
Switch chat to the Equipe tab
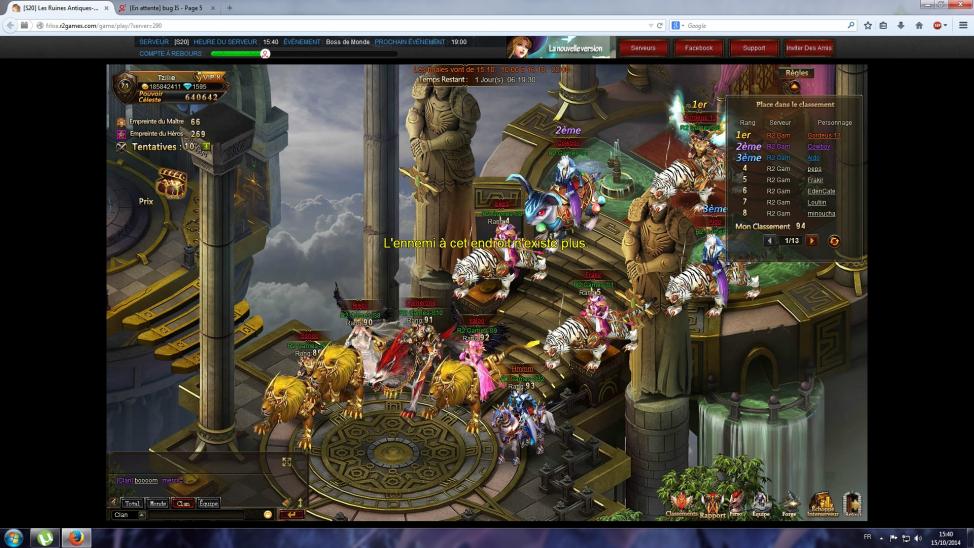208,503
